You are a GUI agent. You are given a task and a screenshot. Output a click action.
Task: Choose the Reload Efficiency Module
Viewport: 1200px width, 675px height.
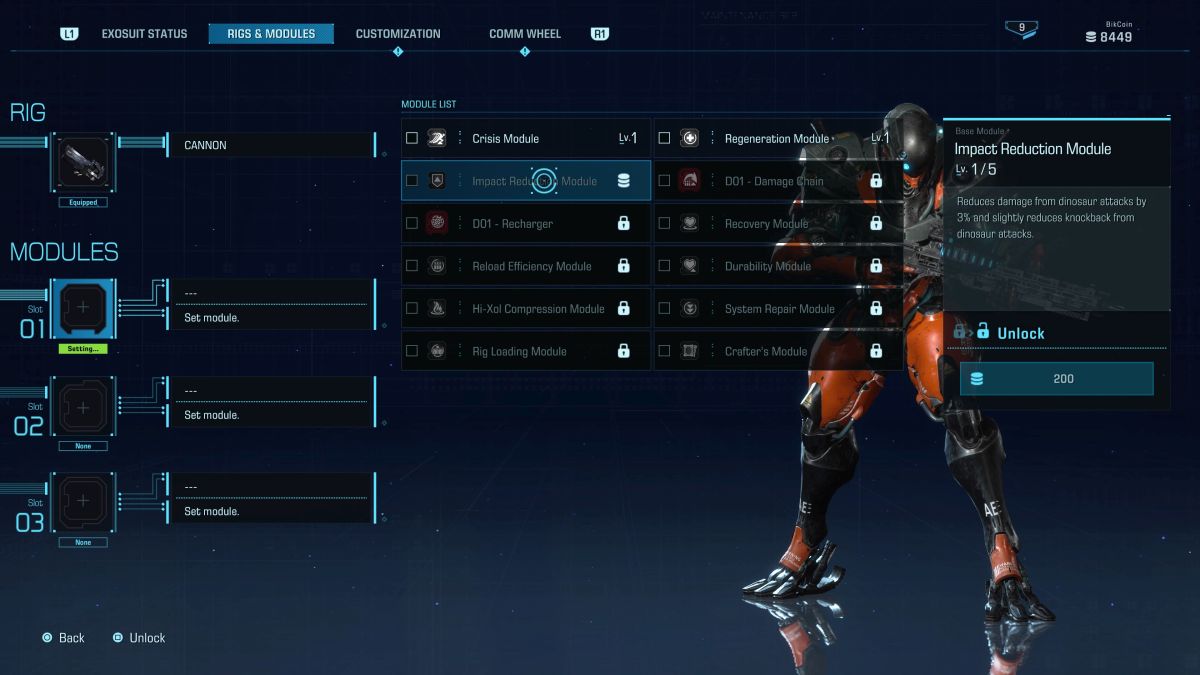525,266
